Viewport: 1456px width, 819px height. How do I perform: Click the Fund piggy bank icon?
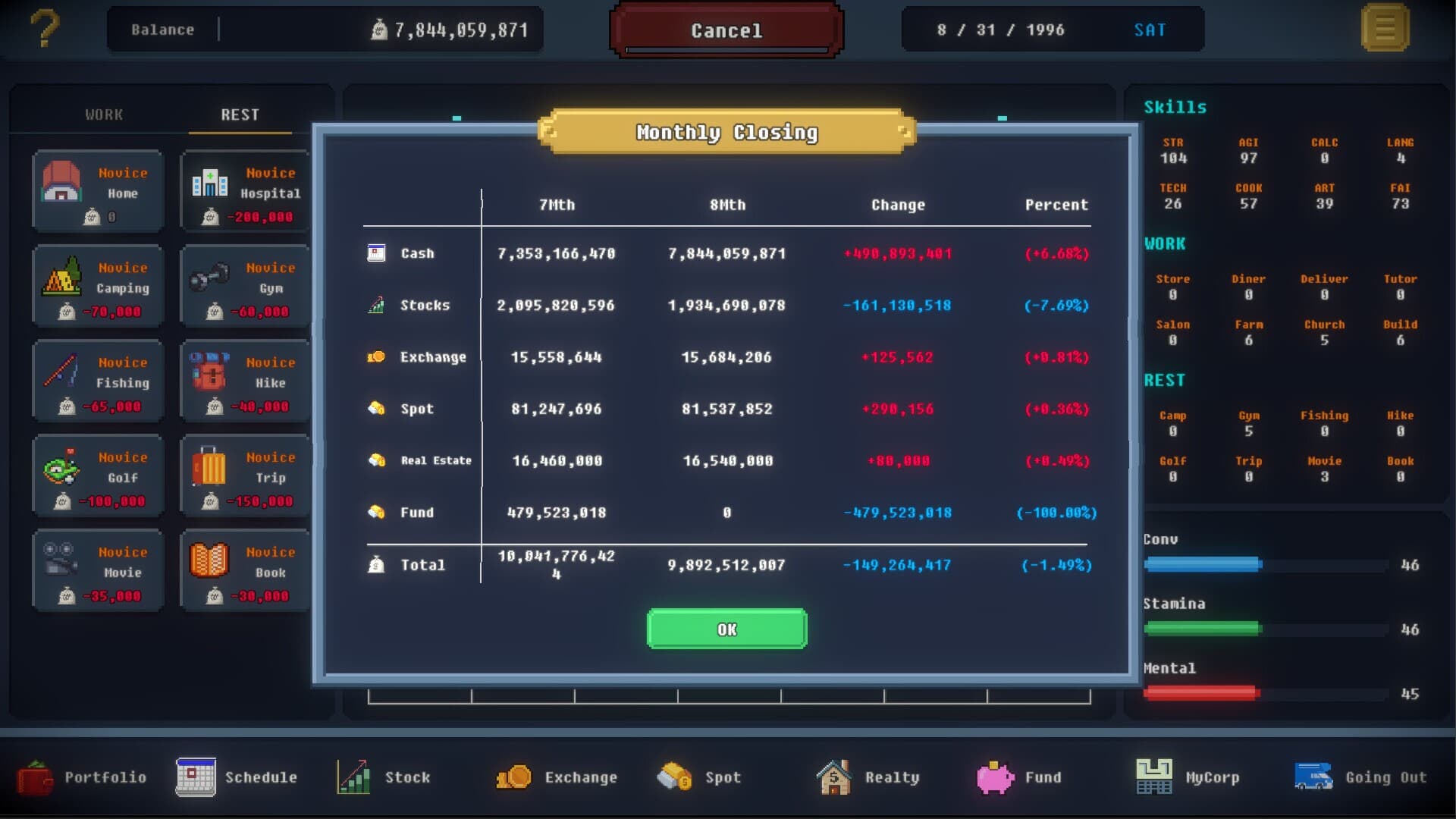point(993,777)
